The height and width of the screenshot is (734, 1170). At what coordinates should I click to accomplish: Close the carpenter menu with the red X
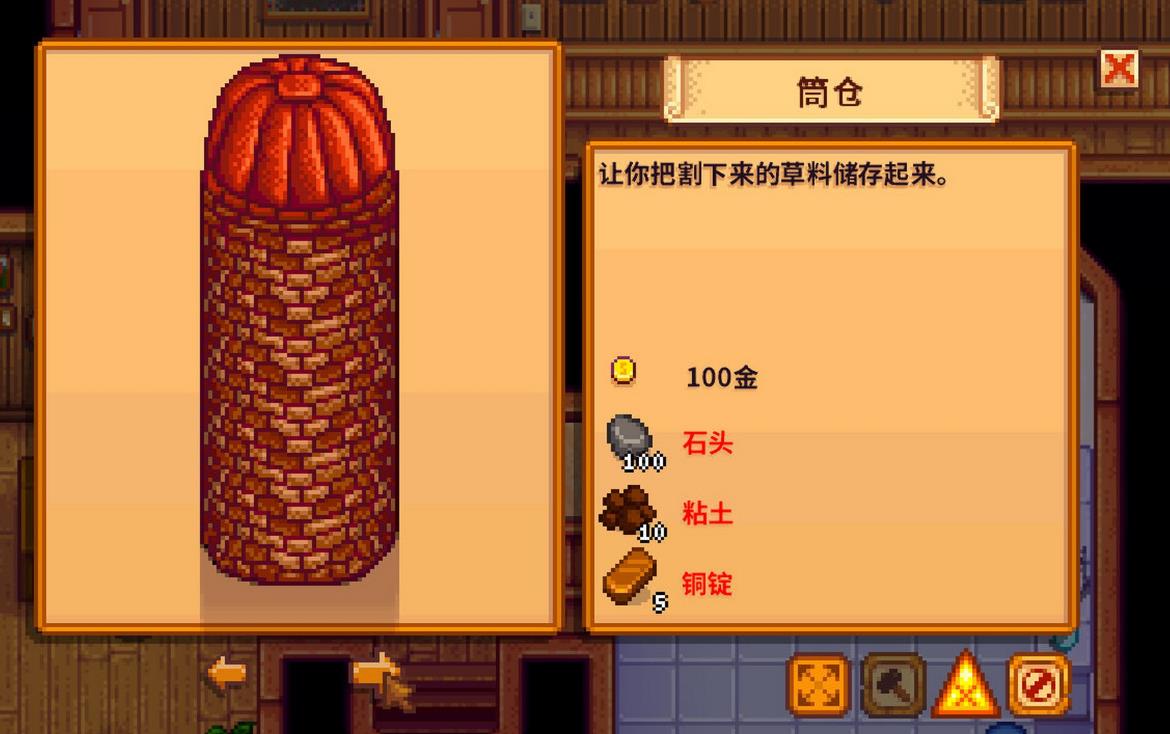pyautogui.click(x=1119, y=69)
